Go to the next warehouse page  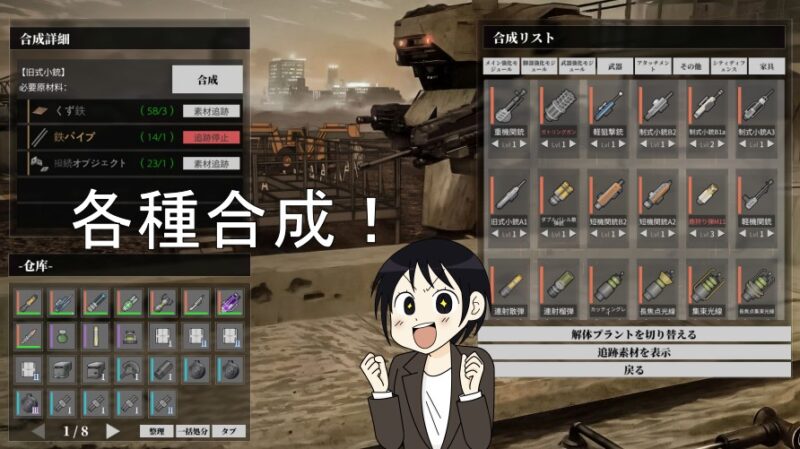(x=113, y=431)
